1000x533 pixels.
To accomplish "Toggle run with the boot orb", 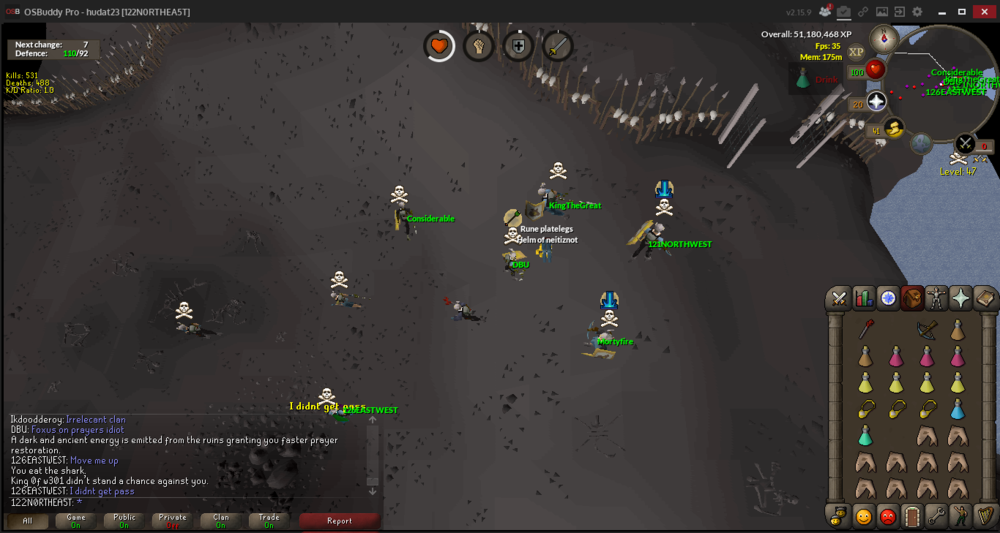I will 894,128.
